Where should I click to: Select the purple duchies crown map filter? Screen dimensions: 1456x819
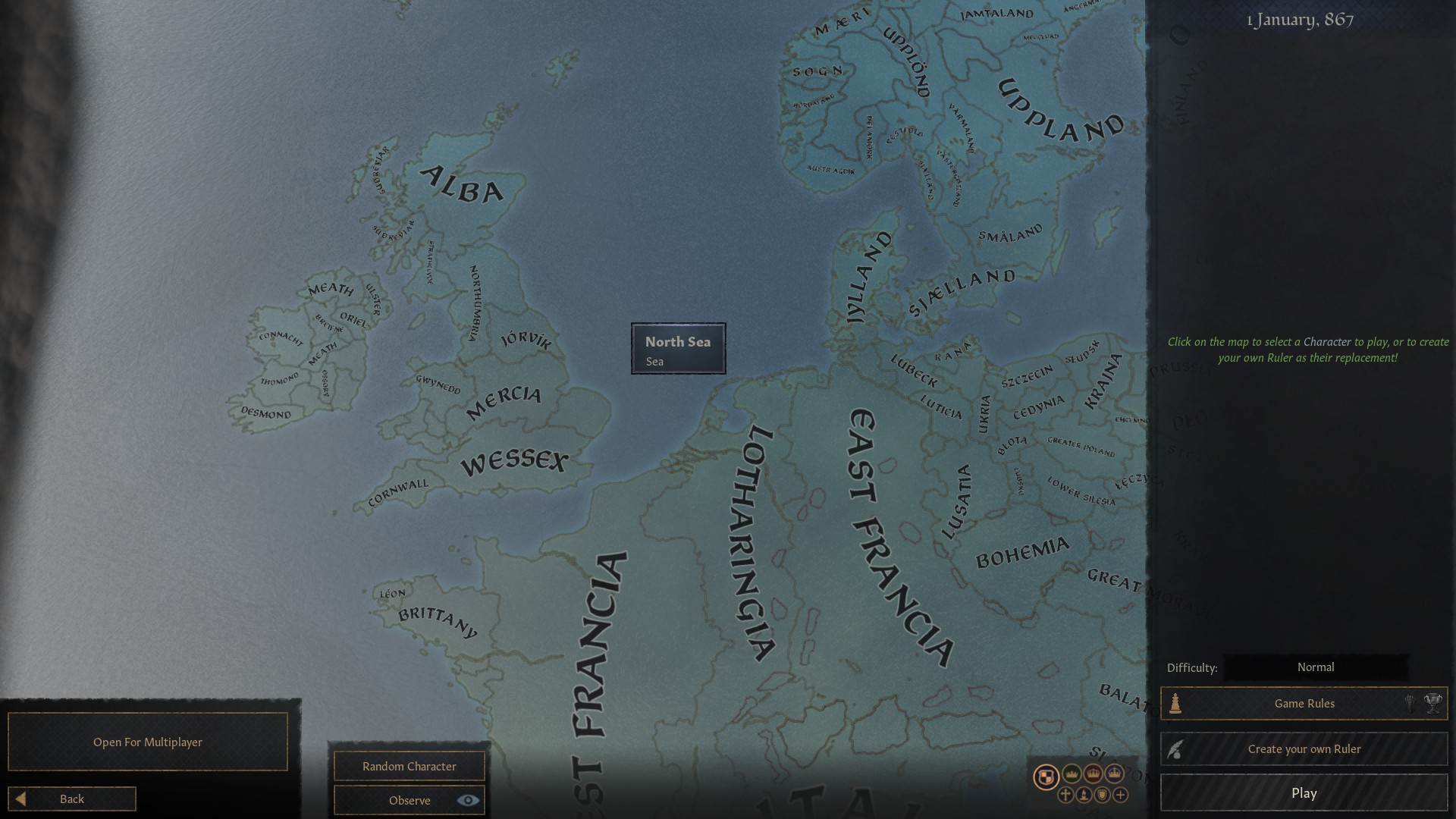pos(1114,773)
